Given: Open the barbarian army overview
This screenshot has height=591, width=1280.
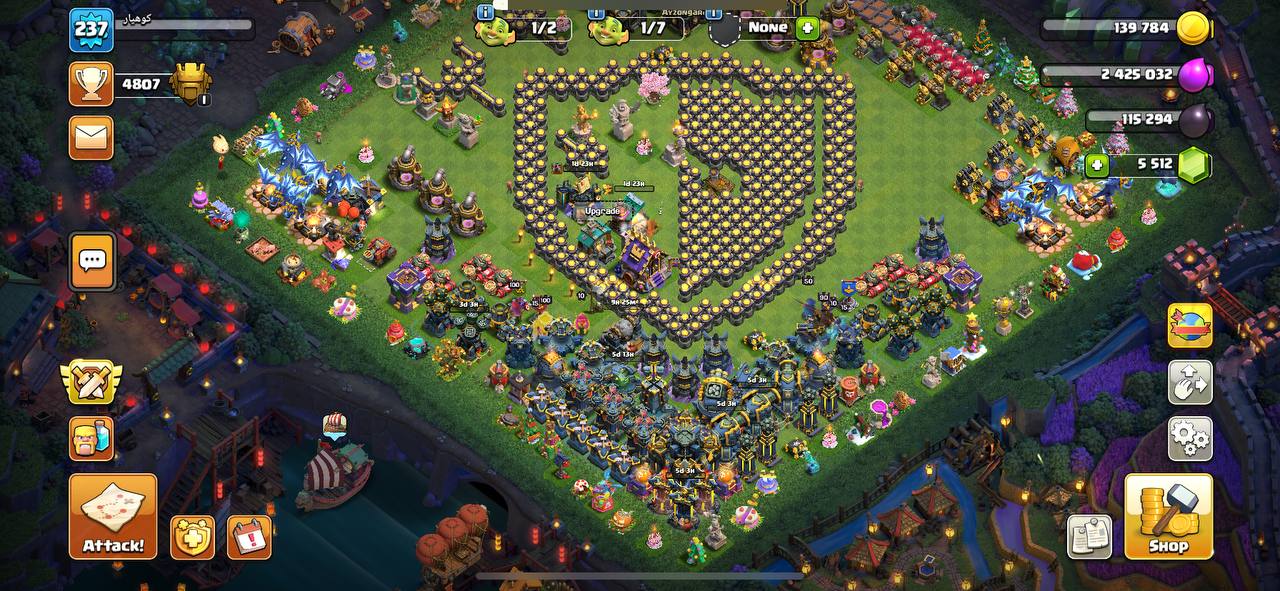Looking at the screenshot, I should point(91,438).
